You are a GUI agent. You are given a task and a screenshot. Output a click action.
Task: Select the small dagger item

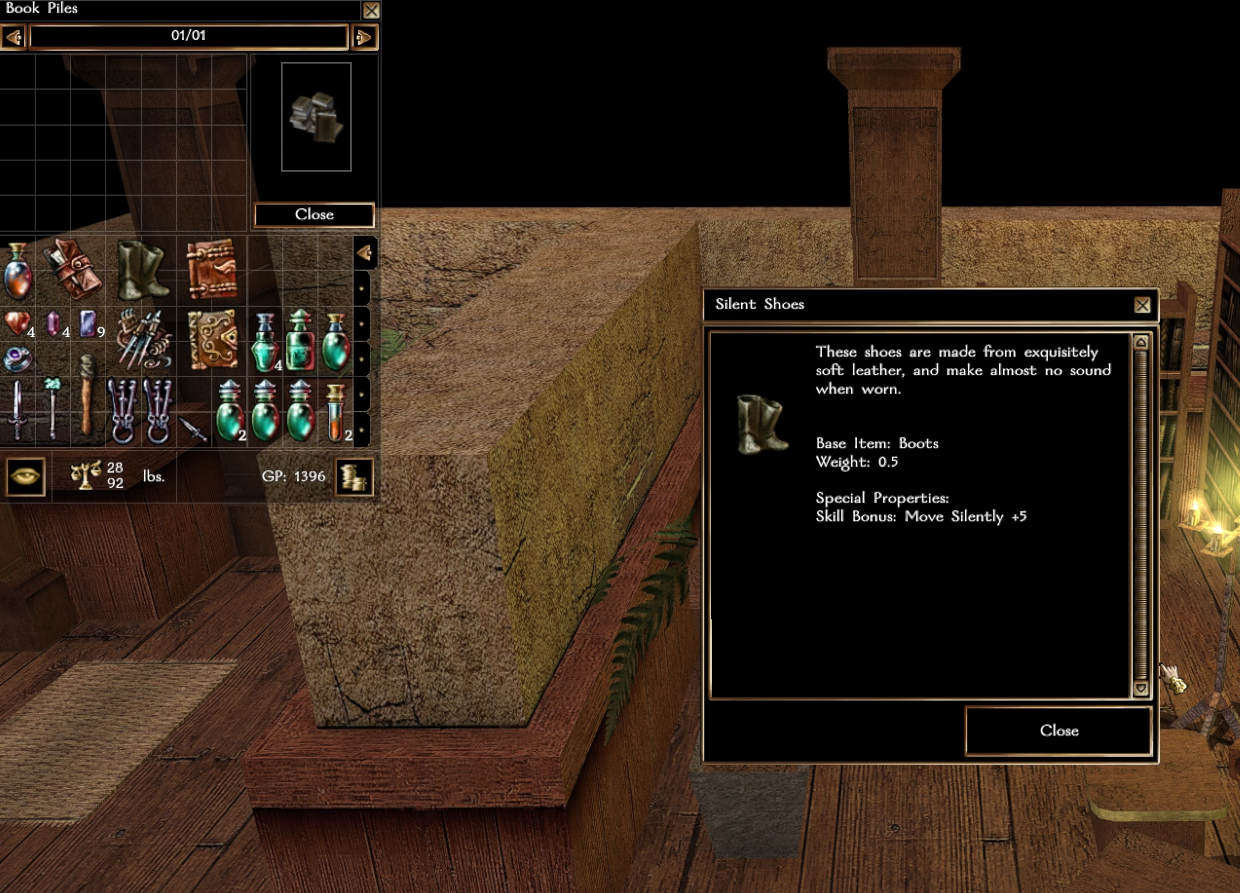point(193,429)
